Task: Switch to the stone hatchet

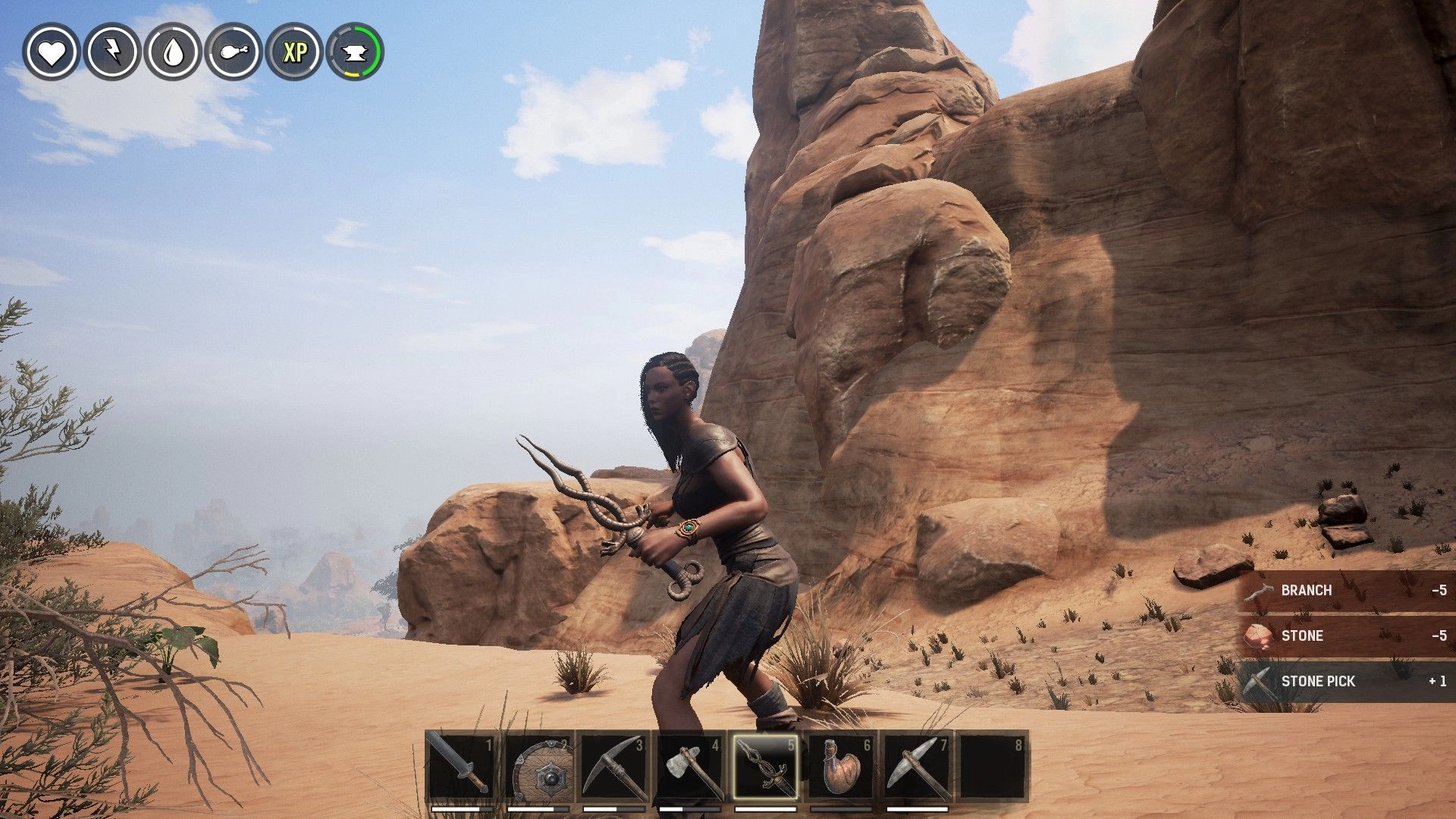Action: click(689, 766)
